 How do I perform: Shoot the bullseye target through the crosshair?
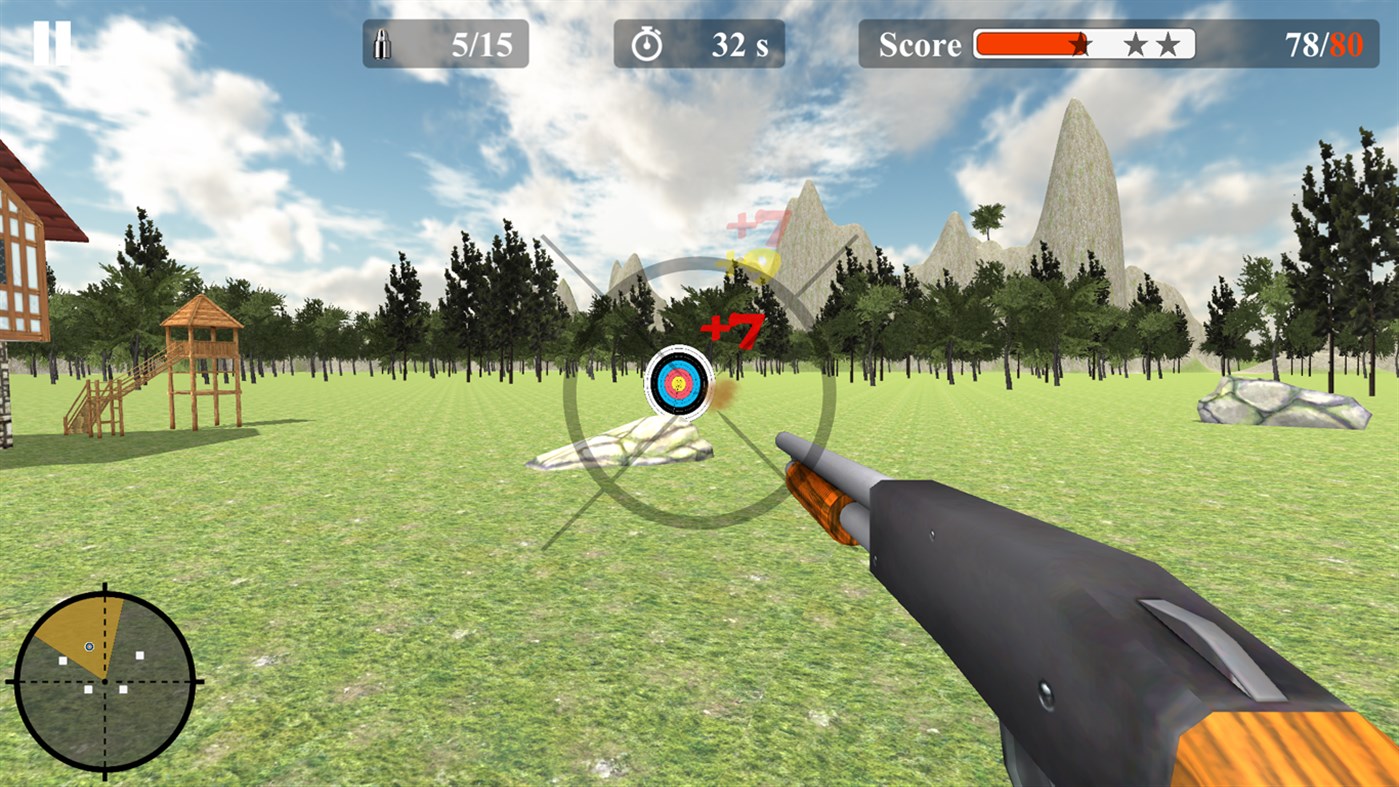[679, 385]
